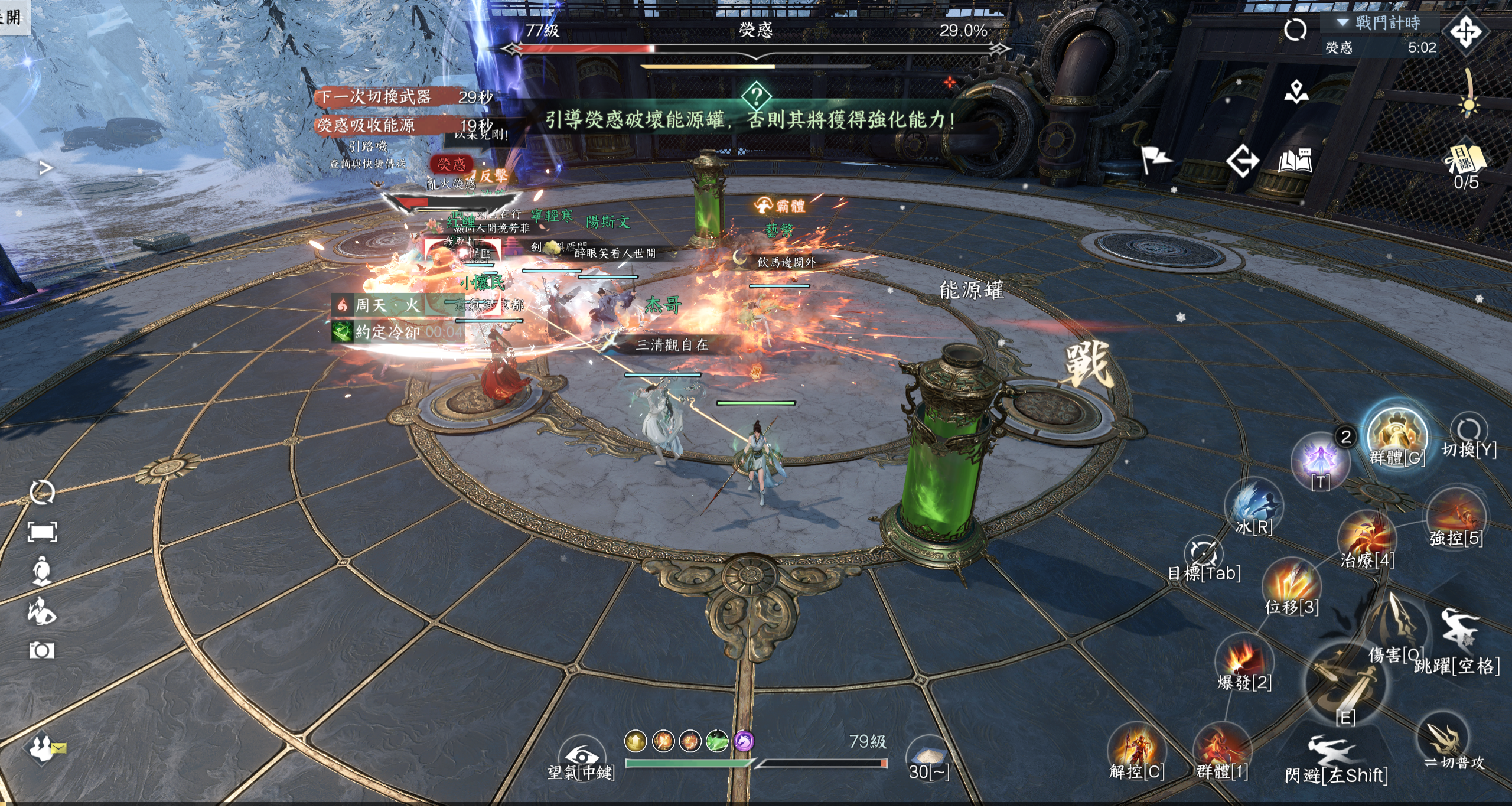The height and width of the screenshot is (808, 1512).
Task: Open the camera screenshot mode
Action: (x=42, y=651)
